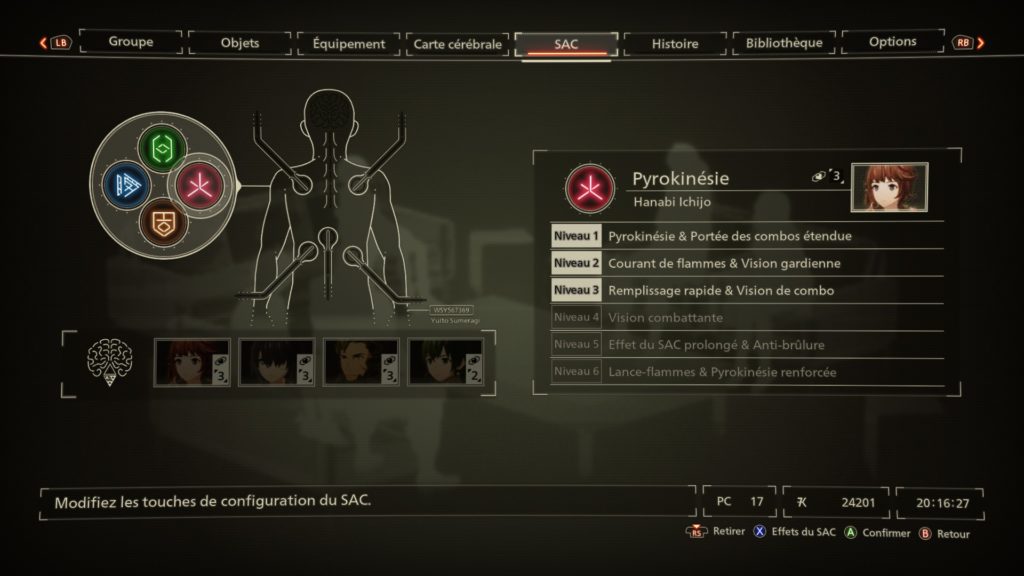The image size is (1024, 576).
Task: Switch to the Groupe tab
Action: [131, 43]
